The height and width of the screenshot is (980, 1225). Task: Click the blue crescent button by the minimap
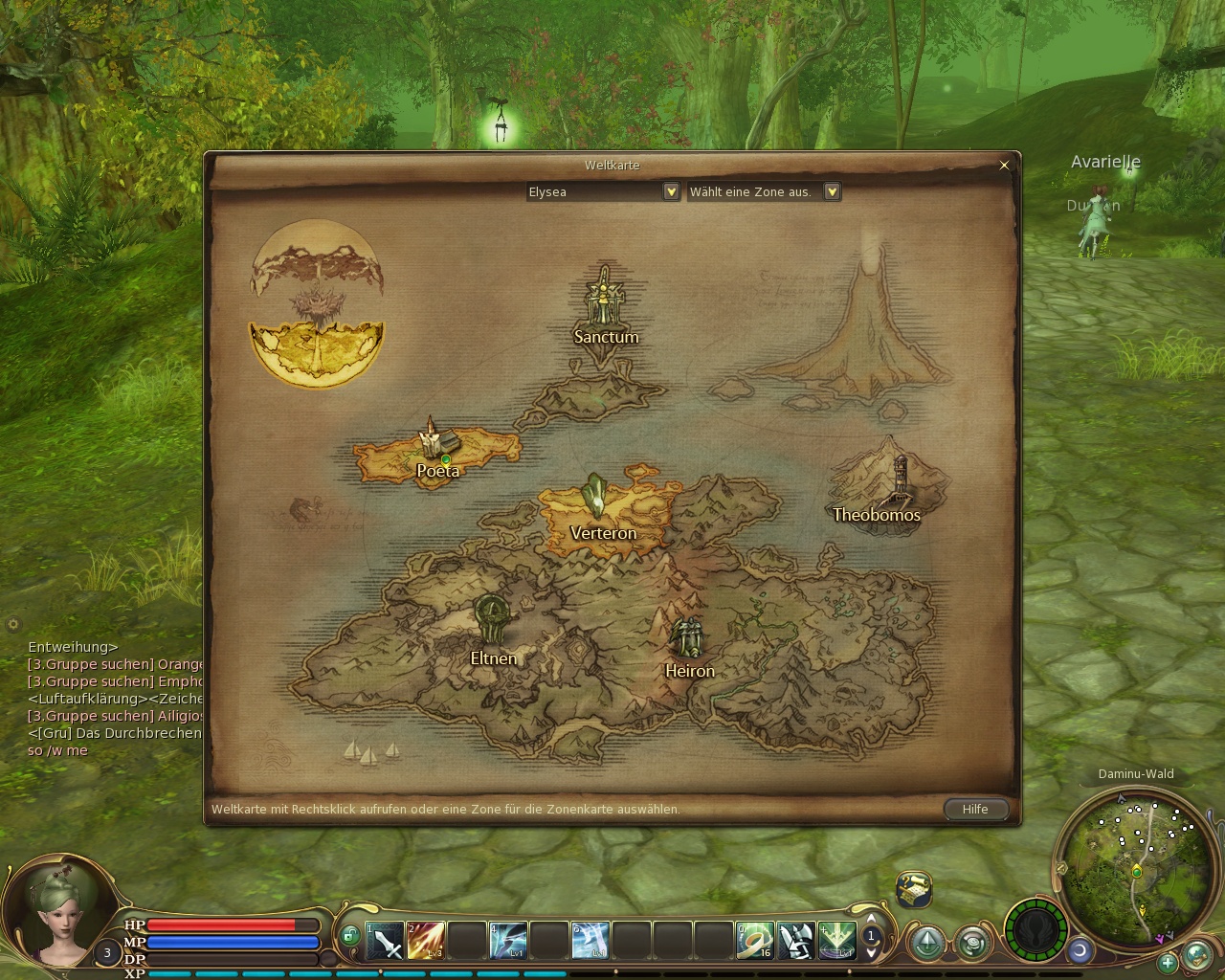tap(1080, 950)
